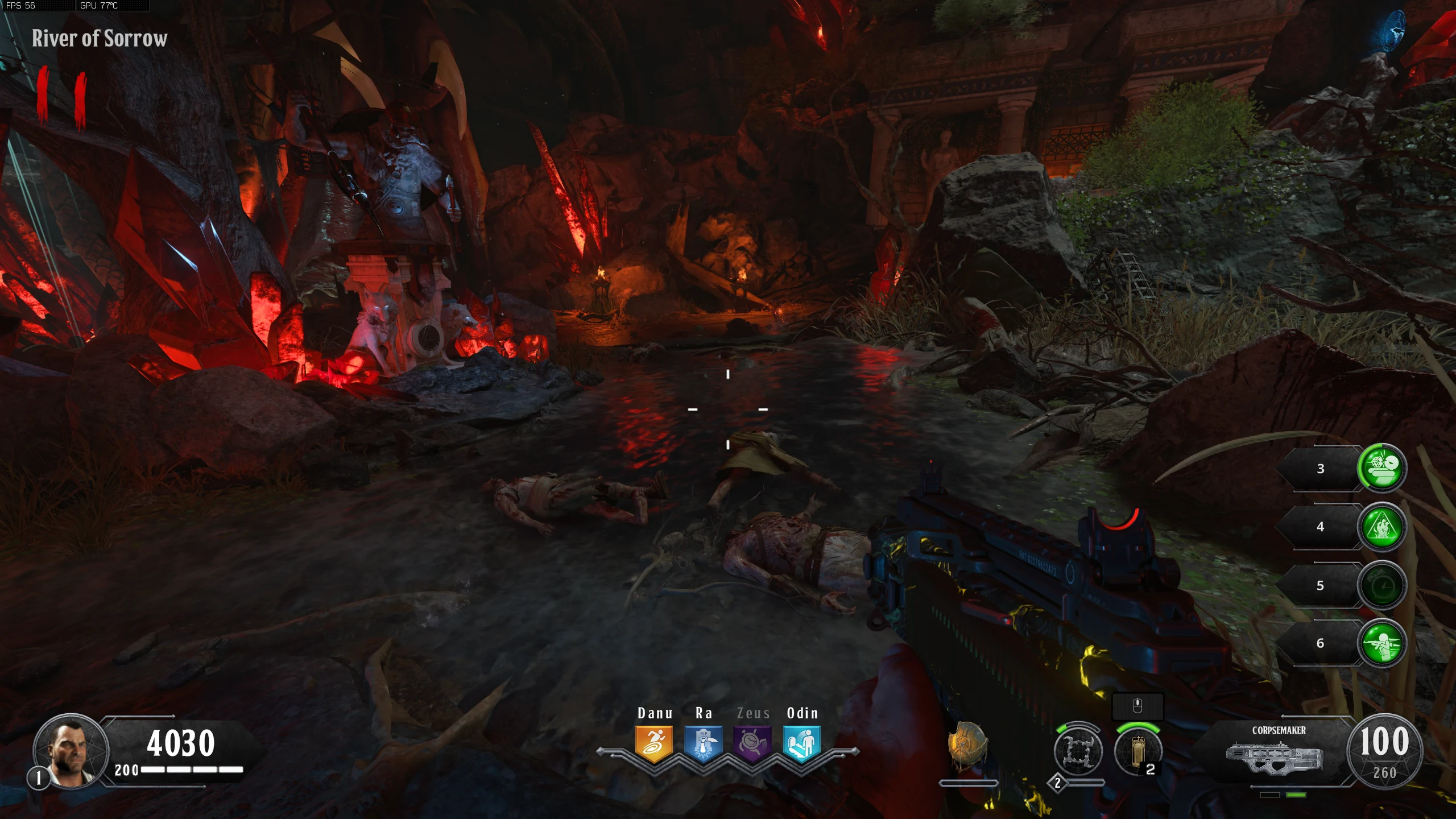Activate the dice elixir in slot 3
The width and height of the screenshot is (1456, 819).
point(1382,468)
